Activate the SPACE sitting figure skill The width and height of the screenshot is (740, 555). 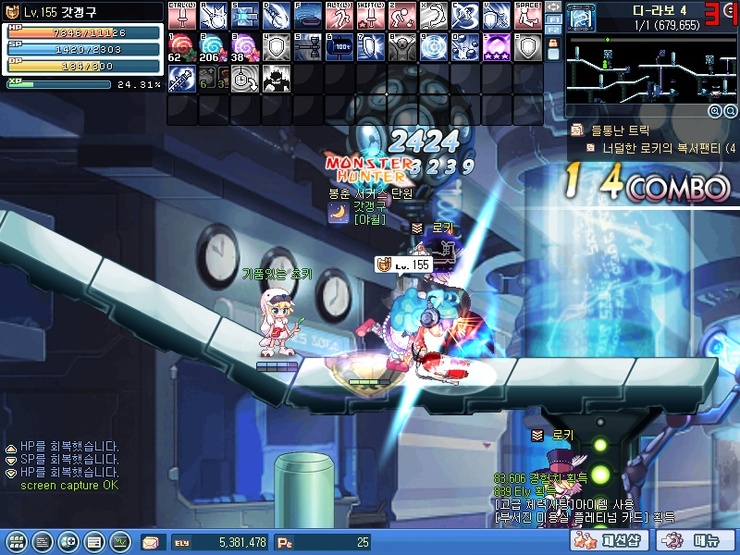point(527,15)
